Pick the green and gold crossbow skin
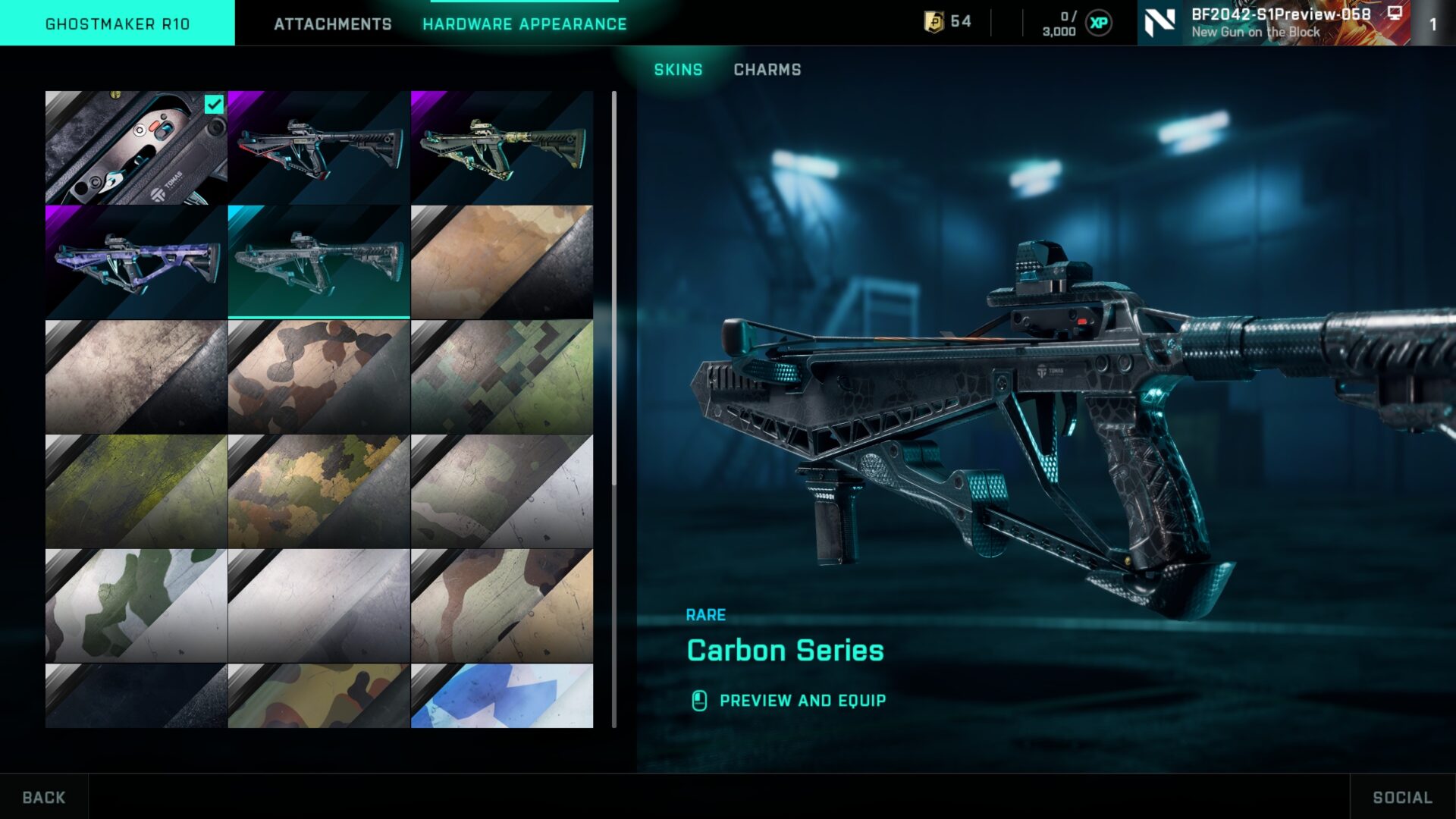 coord(501,148)
